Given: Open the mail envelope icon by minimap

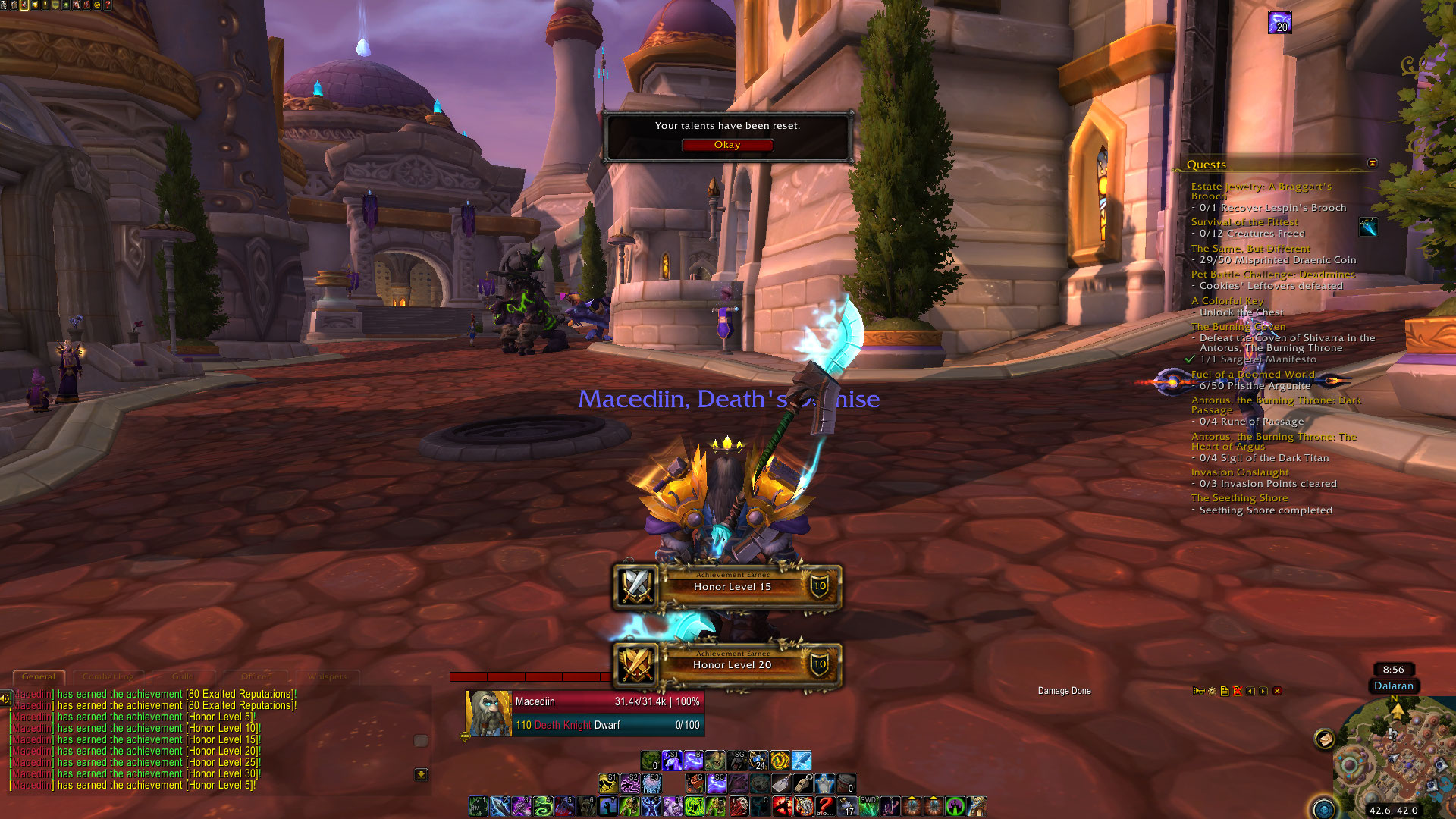Looking at the screenshot, I should [x=1325, y=739].
